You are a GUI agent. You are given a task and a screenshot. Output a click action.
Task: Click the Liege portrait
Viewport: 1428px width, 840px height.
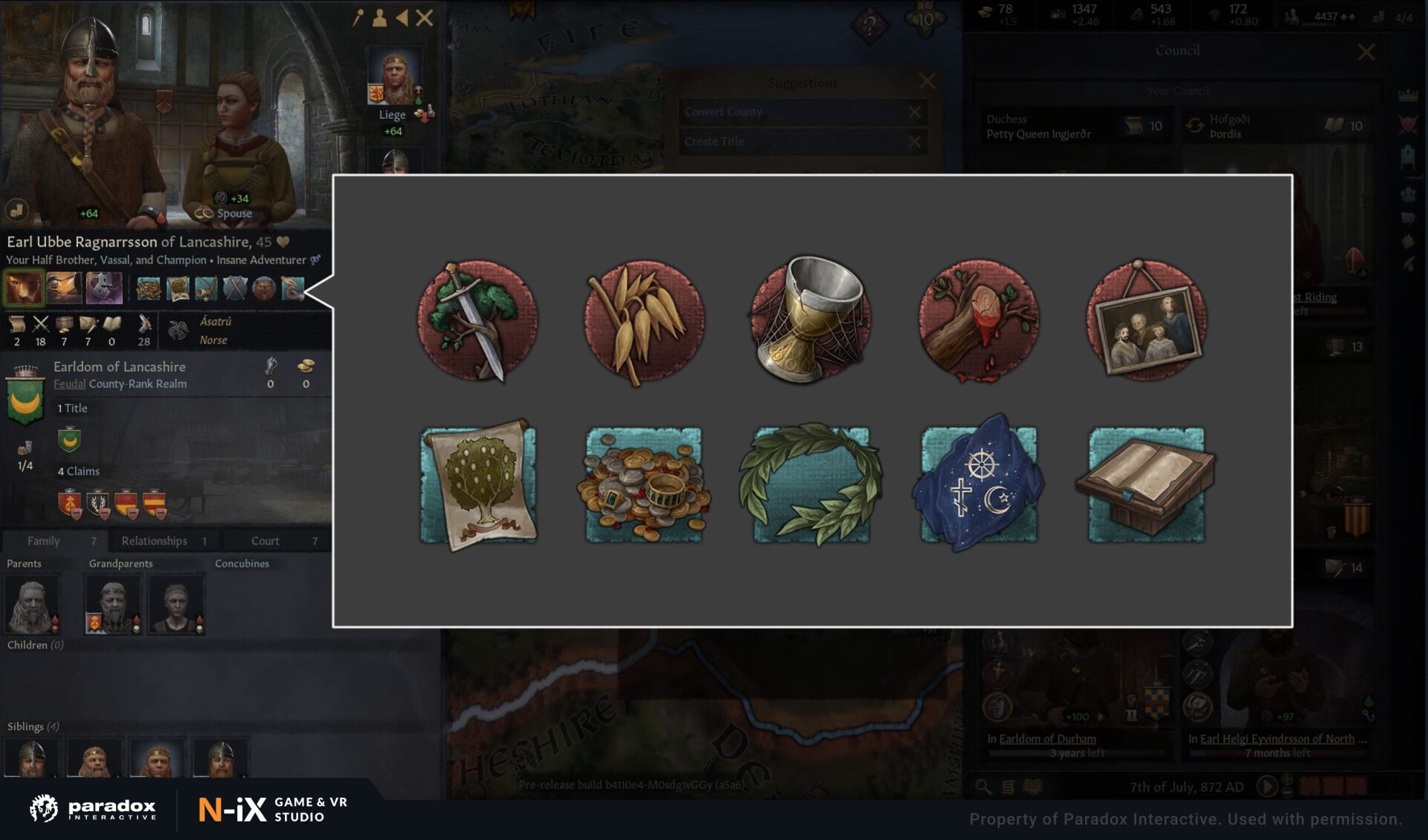394,77
